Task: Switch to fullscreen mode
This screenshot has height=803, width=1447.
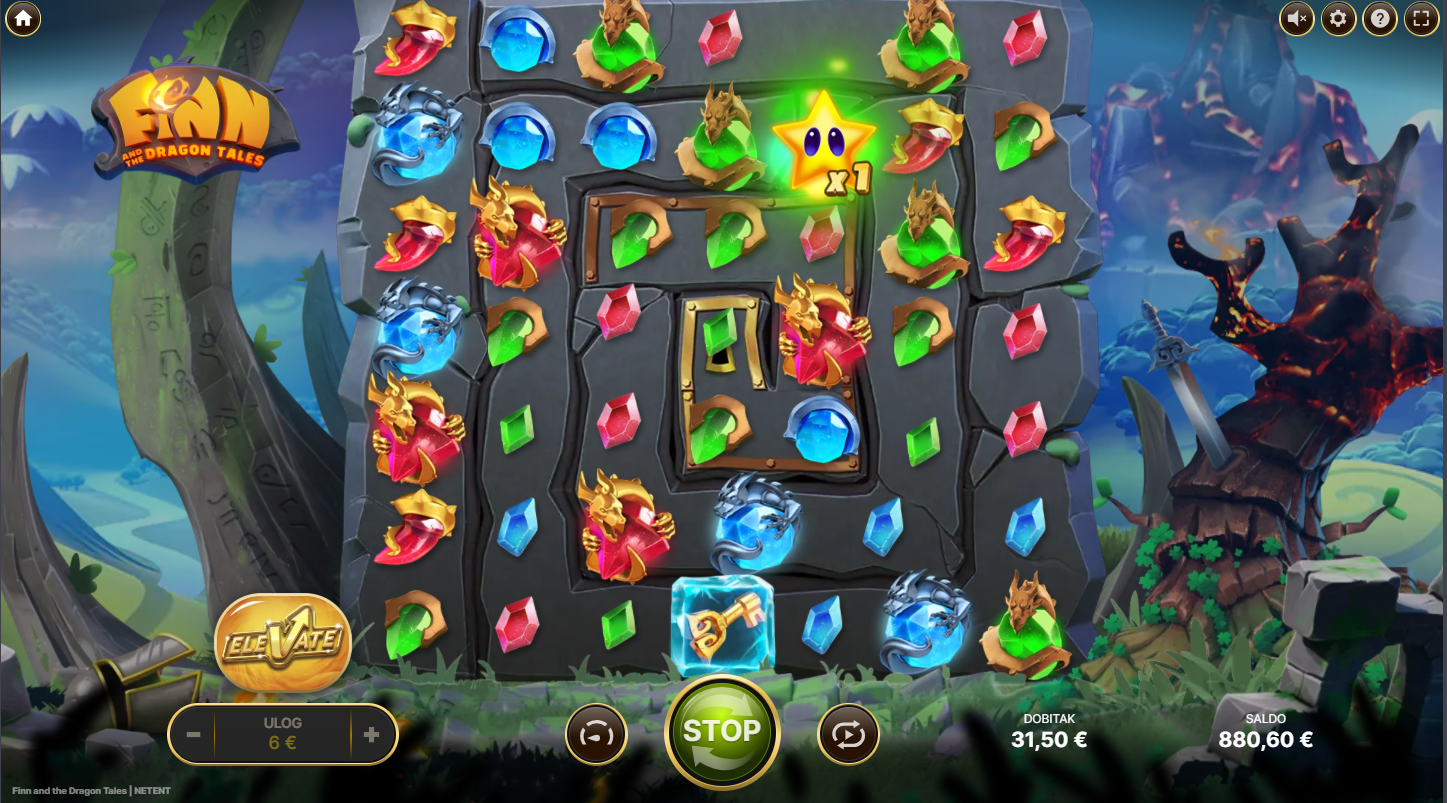Action: (1420, 18)
